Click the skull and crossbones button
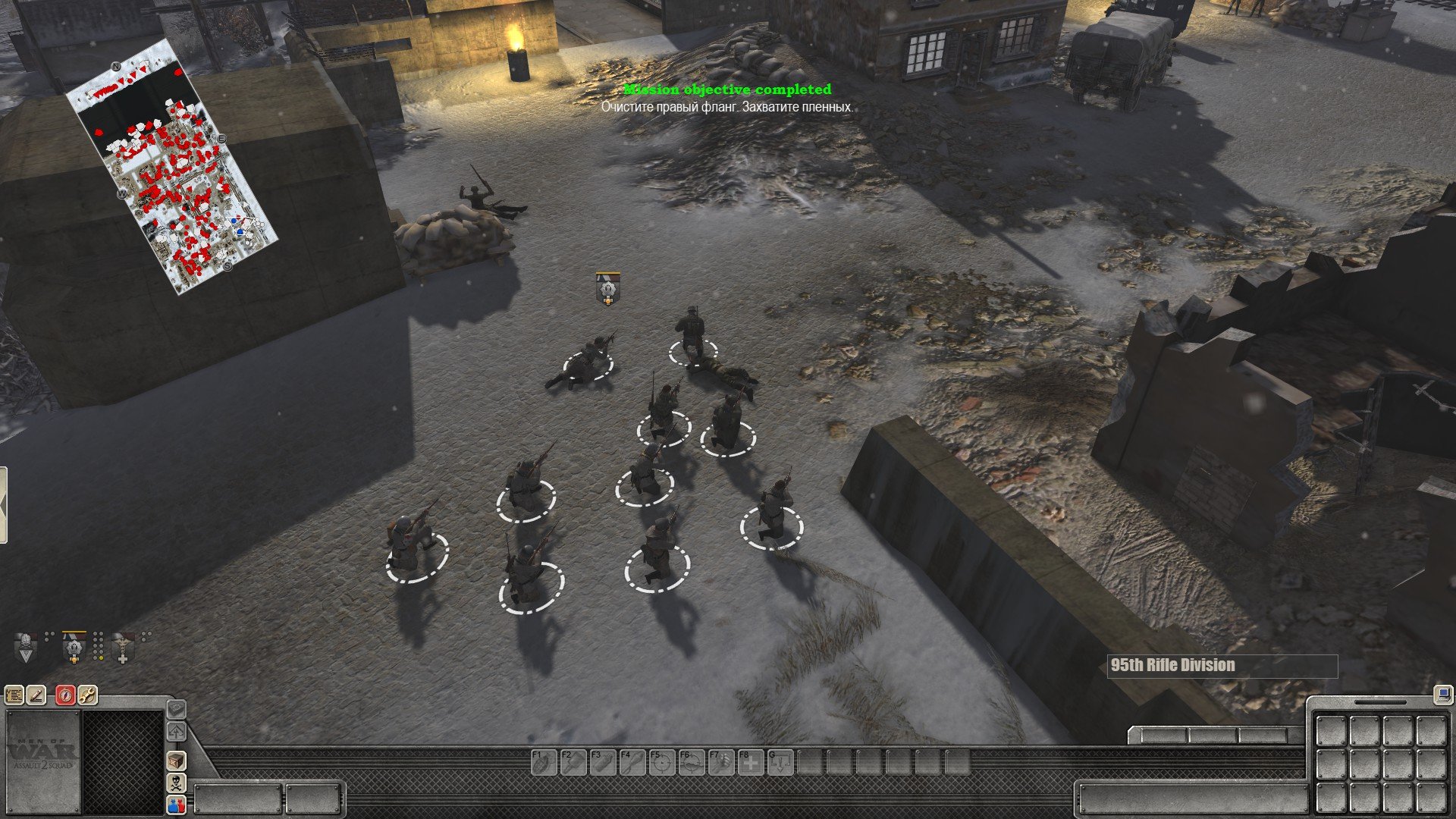This screenshot has height=819, width=1456. (x=176, y=783)
